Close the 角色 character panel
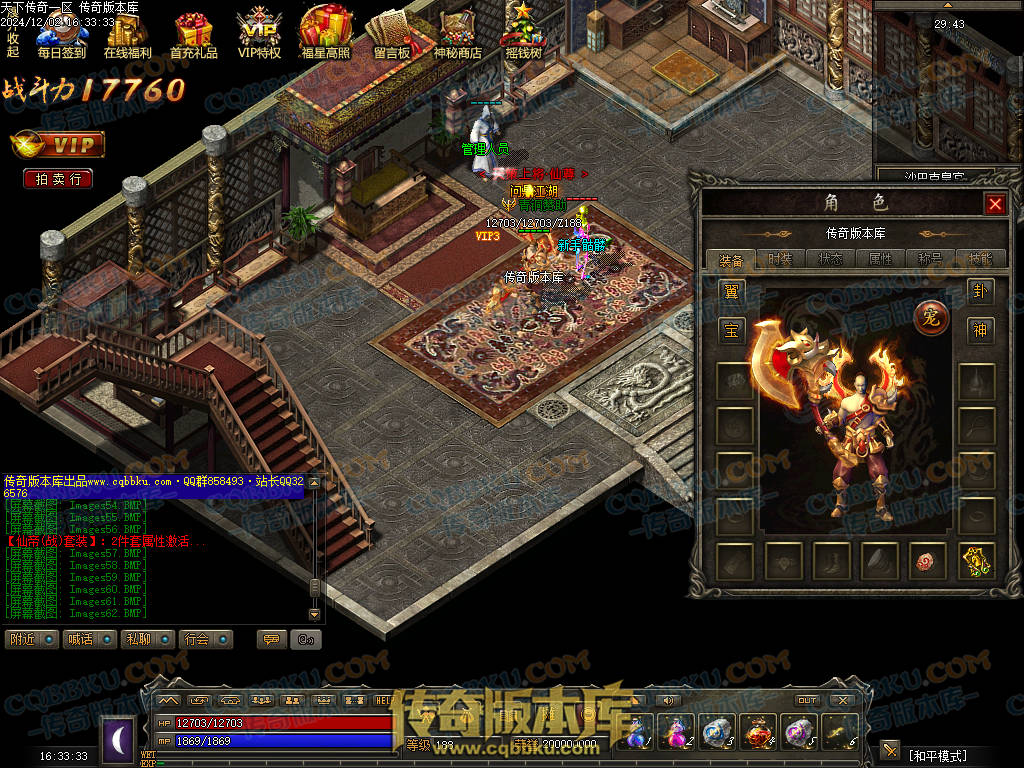The width and height of the screenshot is (1024, 768). tap(995, 204)
